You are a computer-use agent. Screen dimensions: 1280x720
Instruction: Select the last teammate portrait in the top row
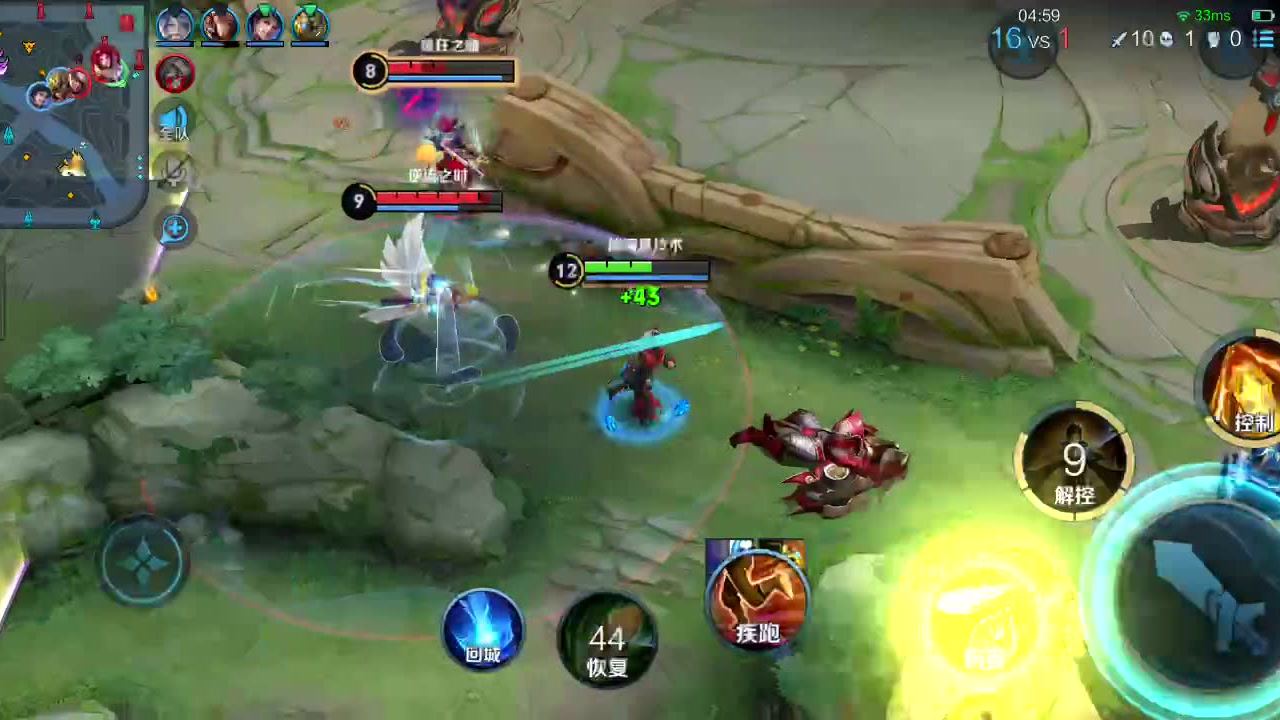310,24
